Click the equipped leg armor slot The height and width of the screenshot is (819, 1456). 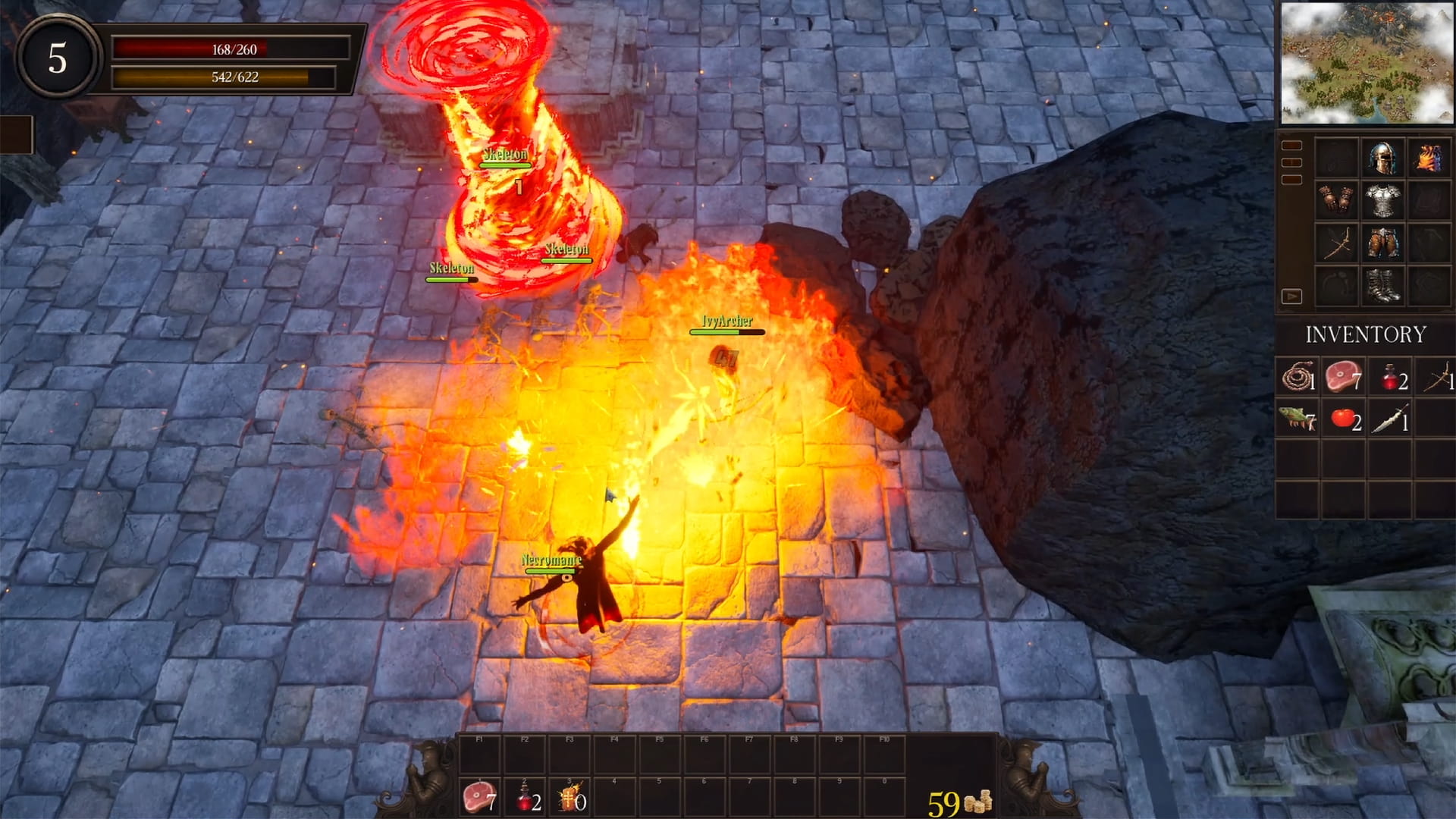point(1382,243)
